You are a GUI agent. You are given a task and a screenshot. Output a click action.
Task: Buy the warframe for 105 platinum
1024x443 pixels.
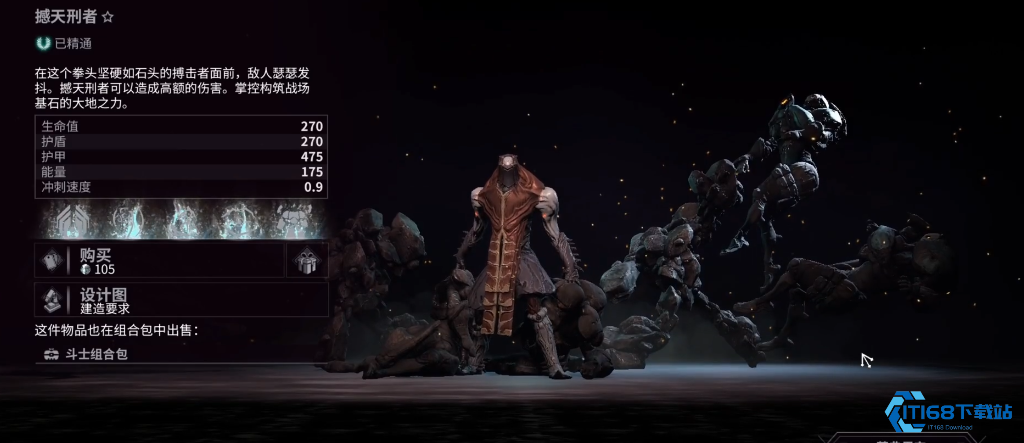(160, 261)
